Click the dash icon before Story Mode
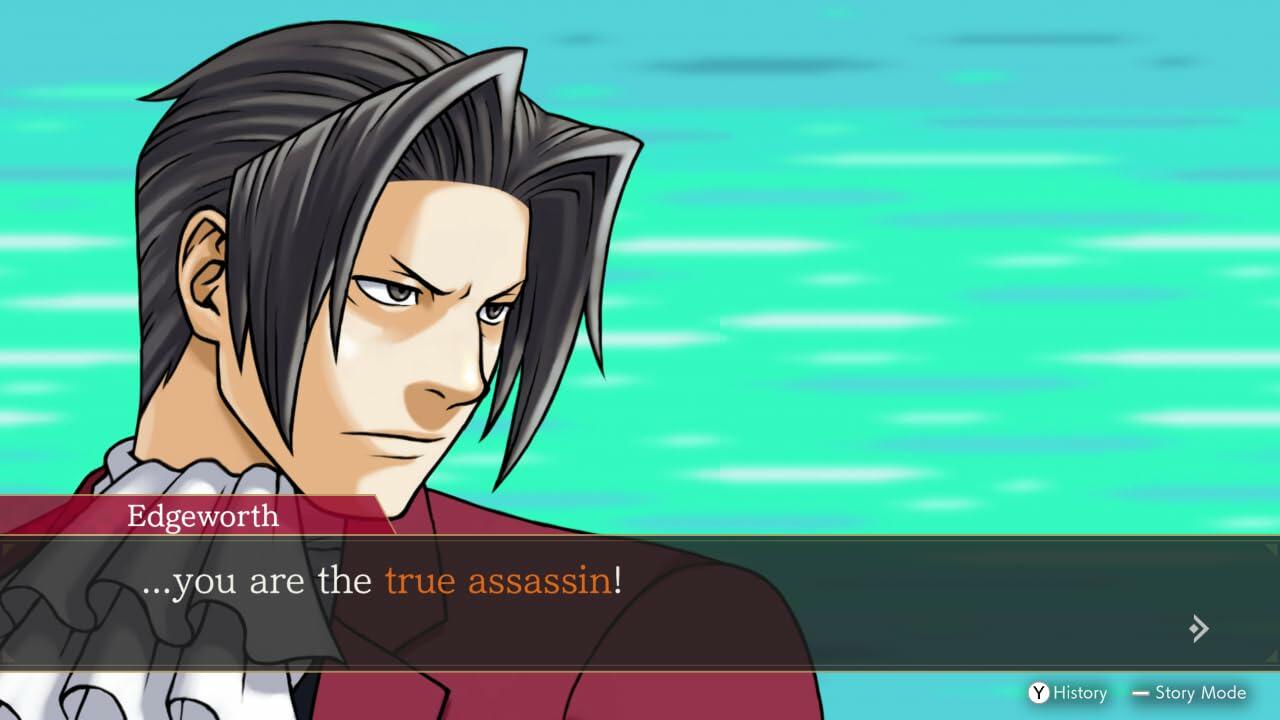Viewport: 1280px width, 720px height. pyautogui.click(x=1140, y=693)
